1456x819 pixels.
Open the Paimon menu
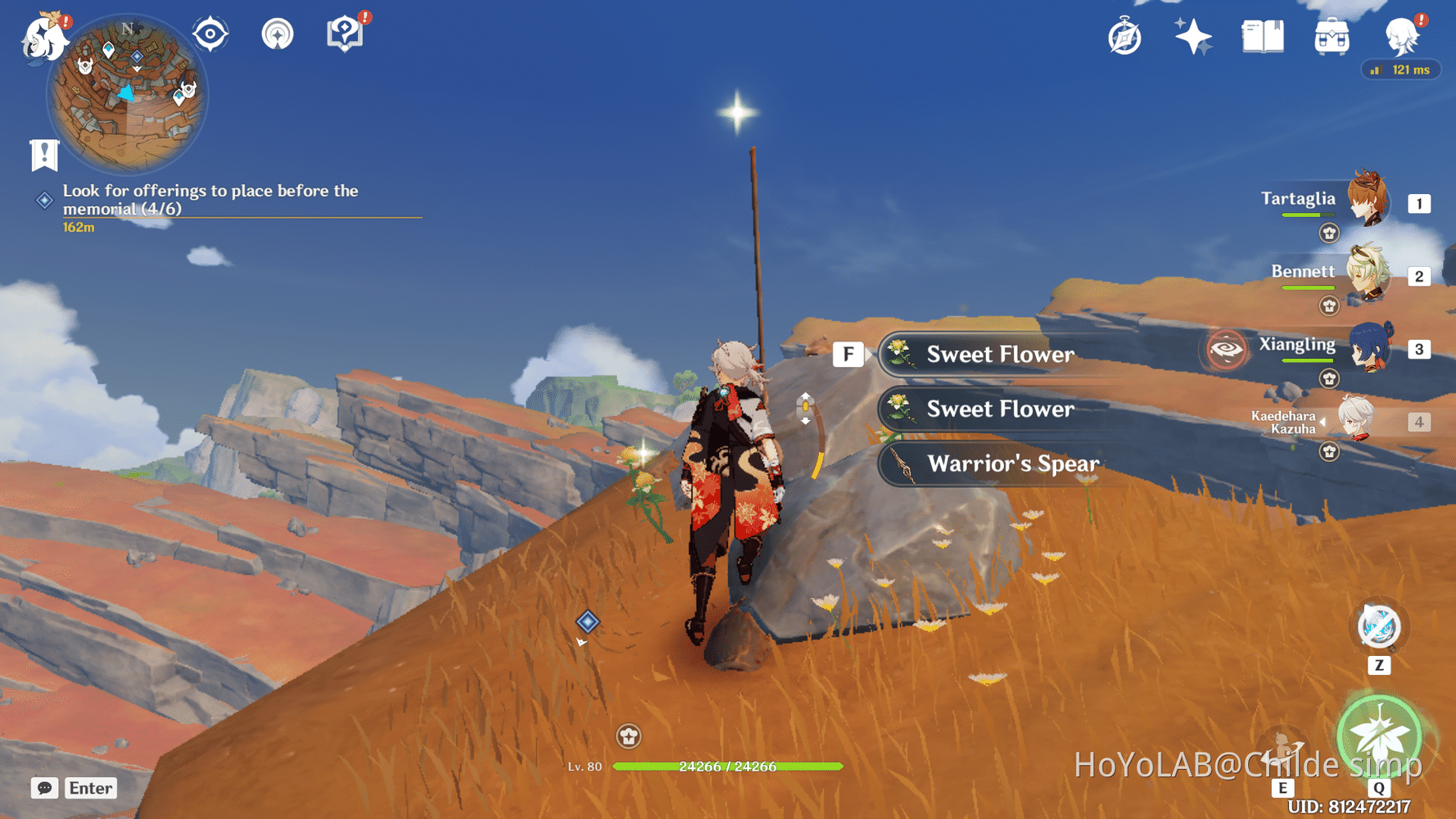click(x=45, y=37)
